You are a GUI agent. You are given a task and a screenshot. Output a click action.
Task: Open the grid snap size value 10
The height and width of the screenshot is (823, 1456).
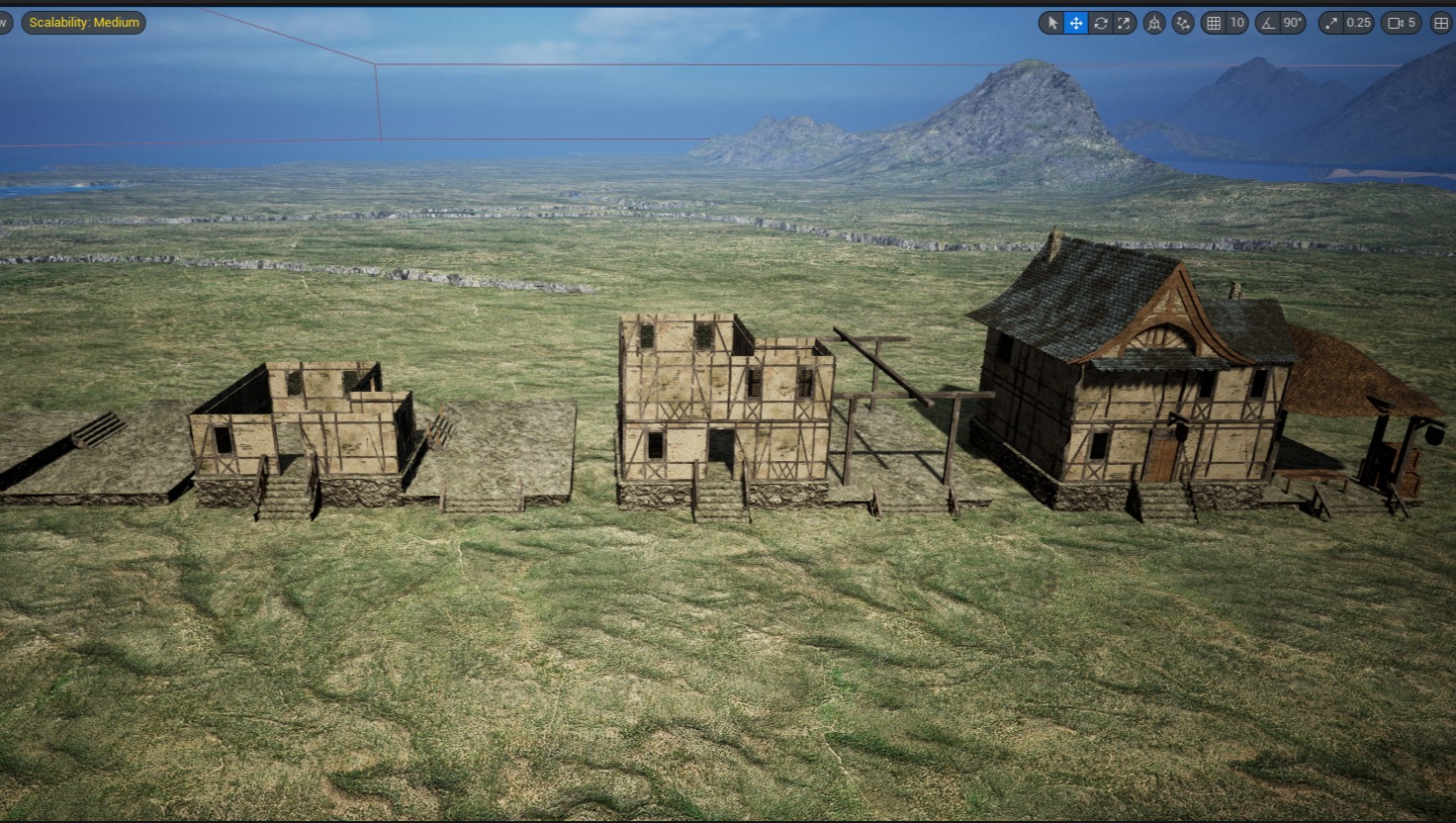point(1236,23)
